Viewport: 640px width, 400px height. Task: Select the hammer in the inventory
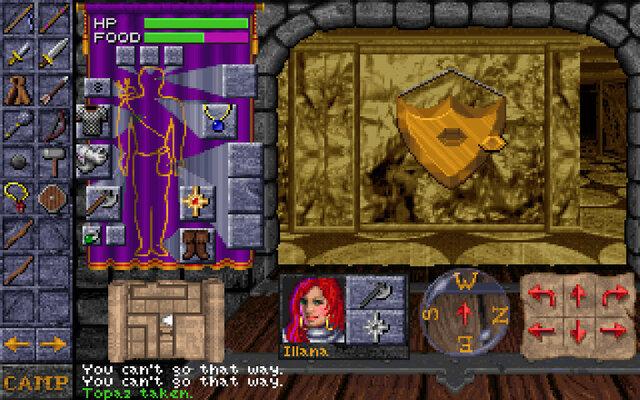point(52,158)
